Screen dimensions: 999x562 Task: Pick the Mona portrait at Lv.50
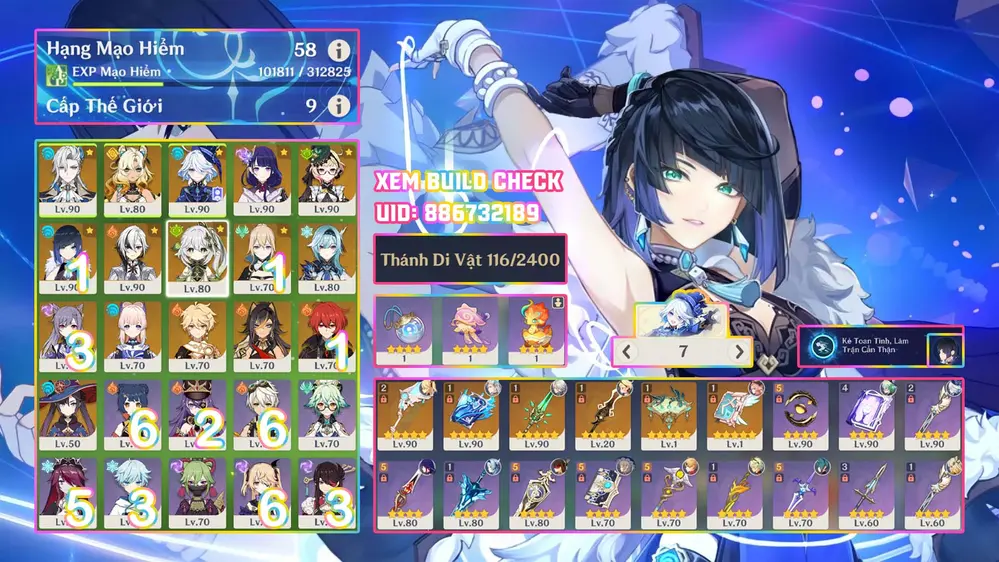tap(70, 410)
